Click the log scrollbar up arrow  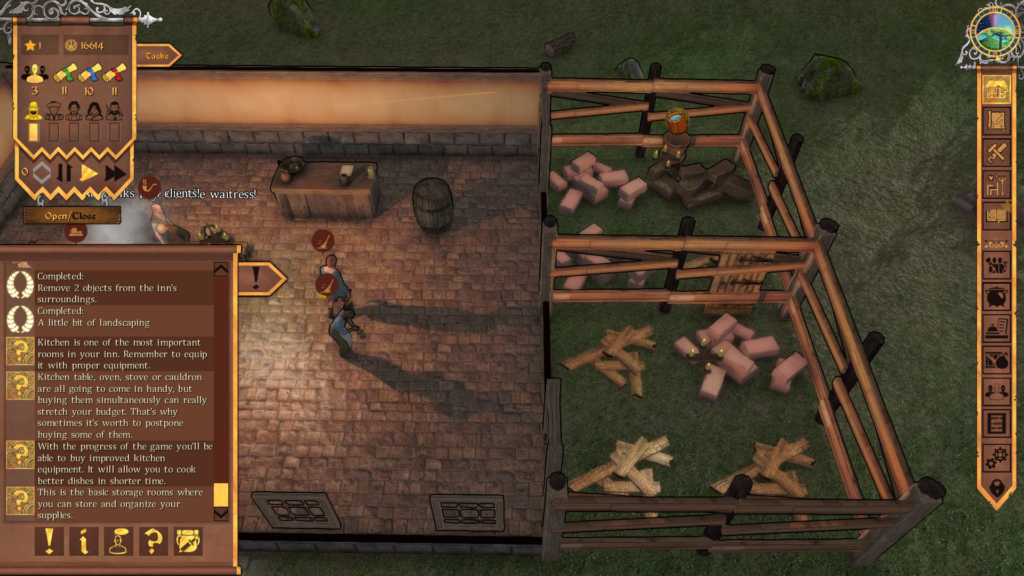[221, 268]
